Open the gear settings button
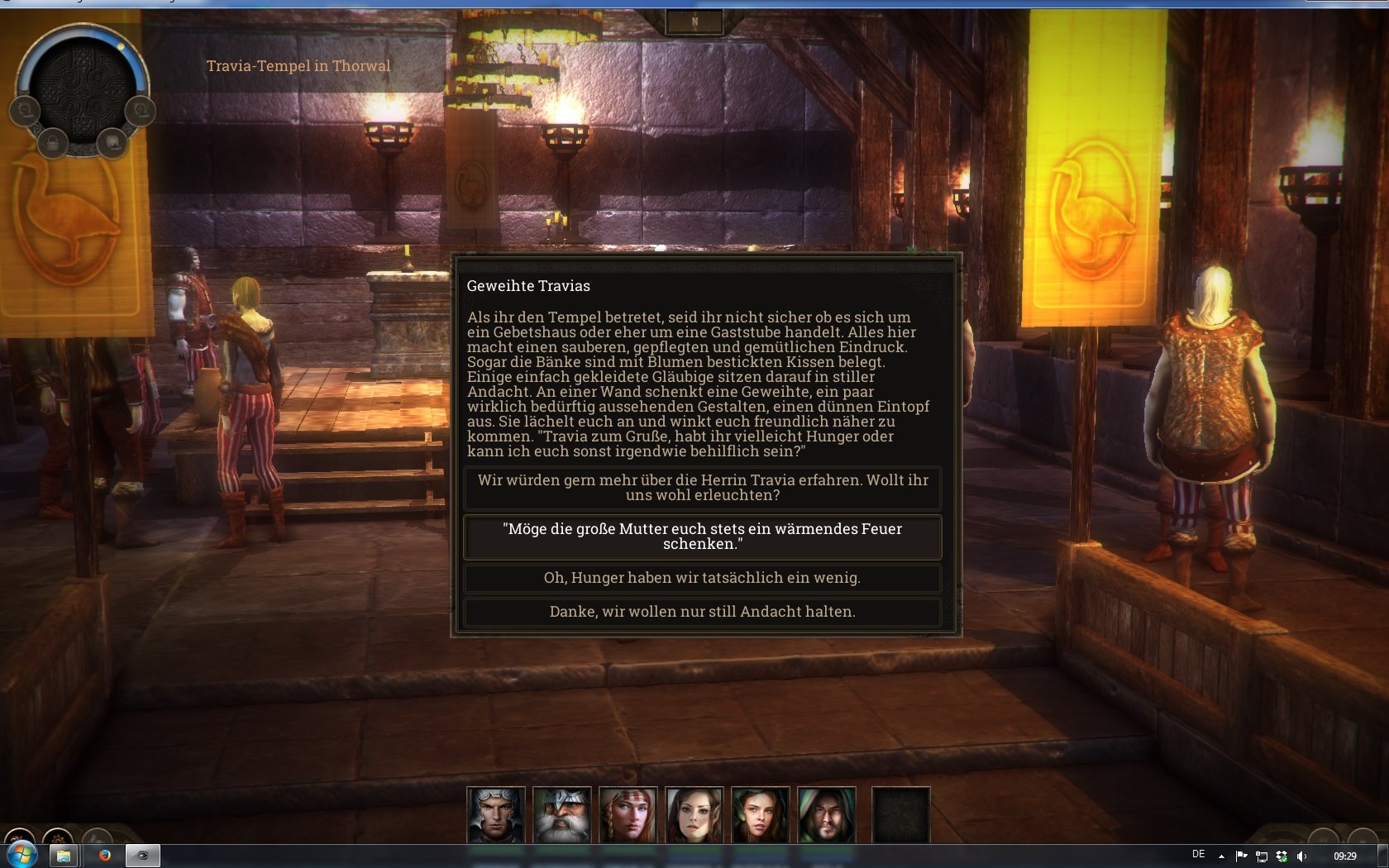 (x=58, y=837)
